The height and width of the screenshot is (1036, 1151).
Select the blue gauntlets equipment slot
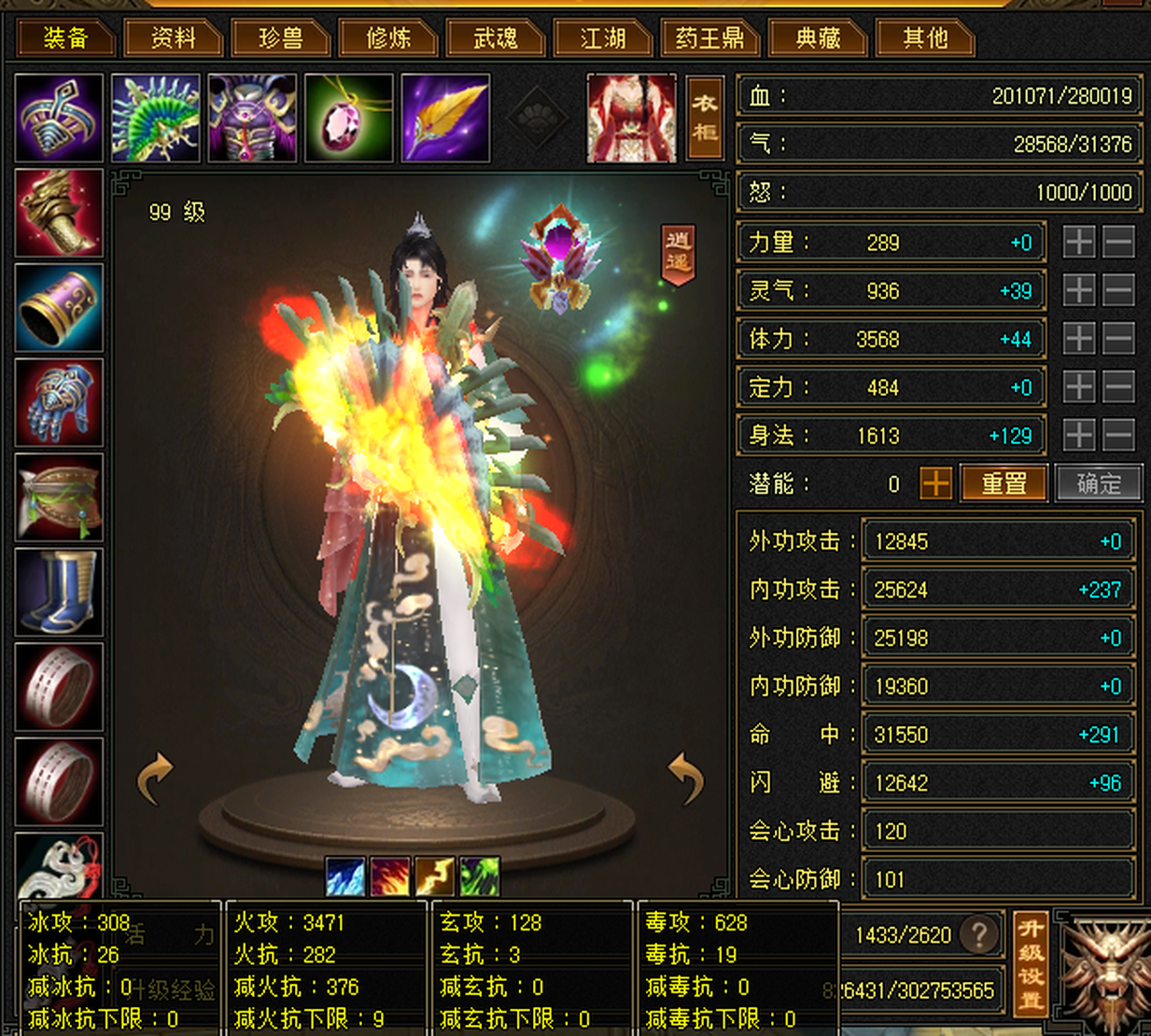(59, 402)
